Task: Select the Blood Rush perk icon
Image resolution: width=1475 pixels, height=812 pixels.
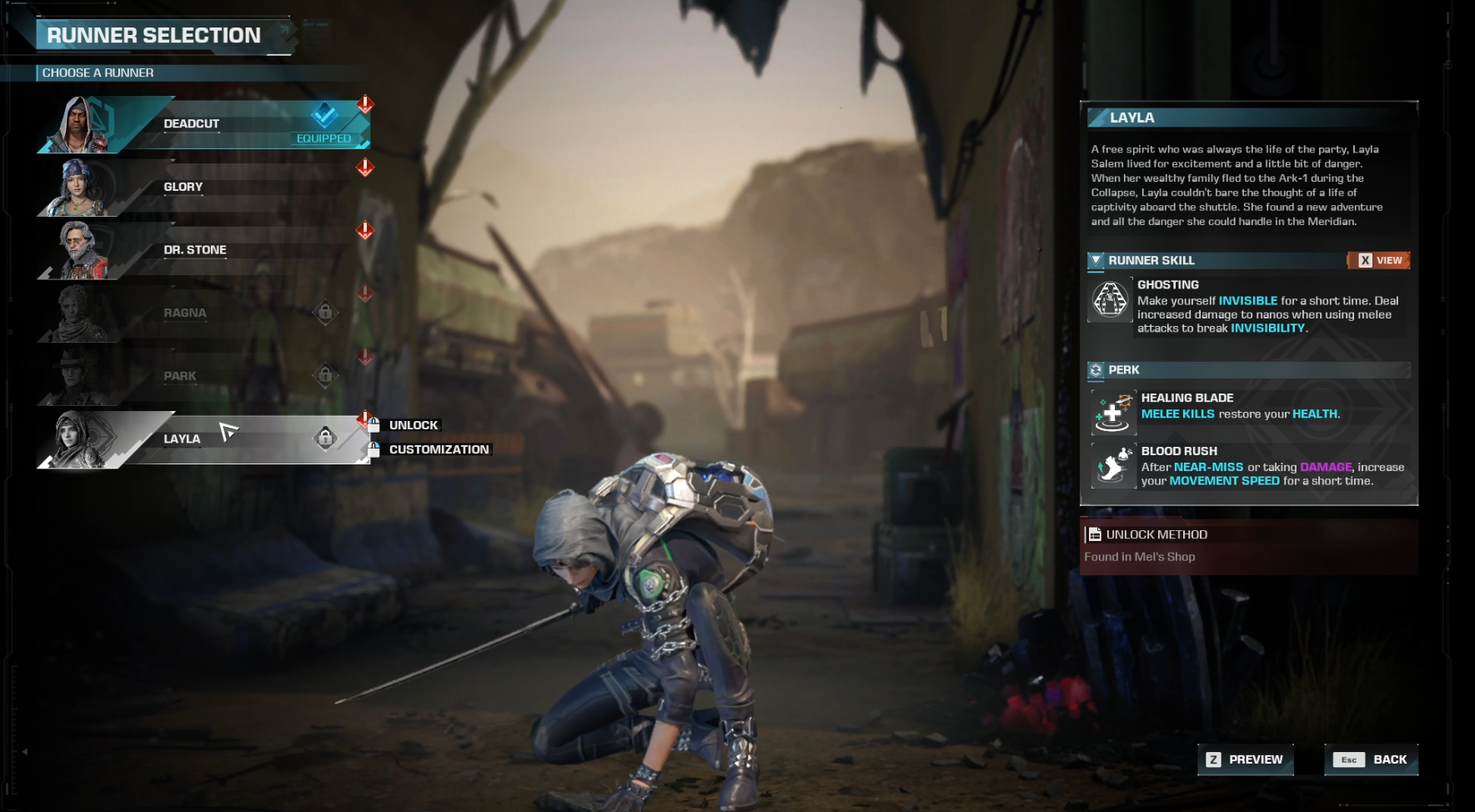Action: coord(1113,466)
